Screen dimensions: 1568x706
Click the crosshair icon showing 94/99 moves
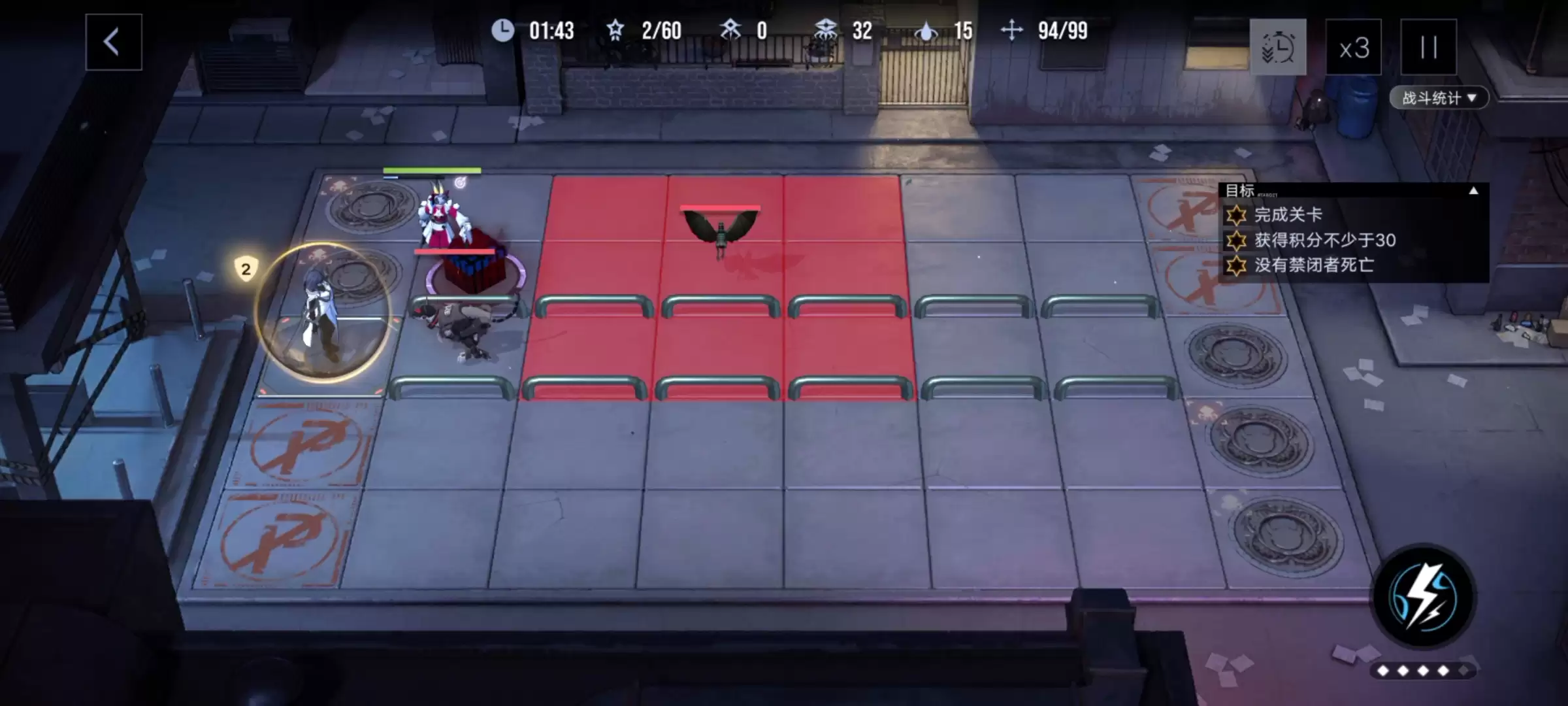[1012, 31]
